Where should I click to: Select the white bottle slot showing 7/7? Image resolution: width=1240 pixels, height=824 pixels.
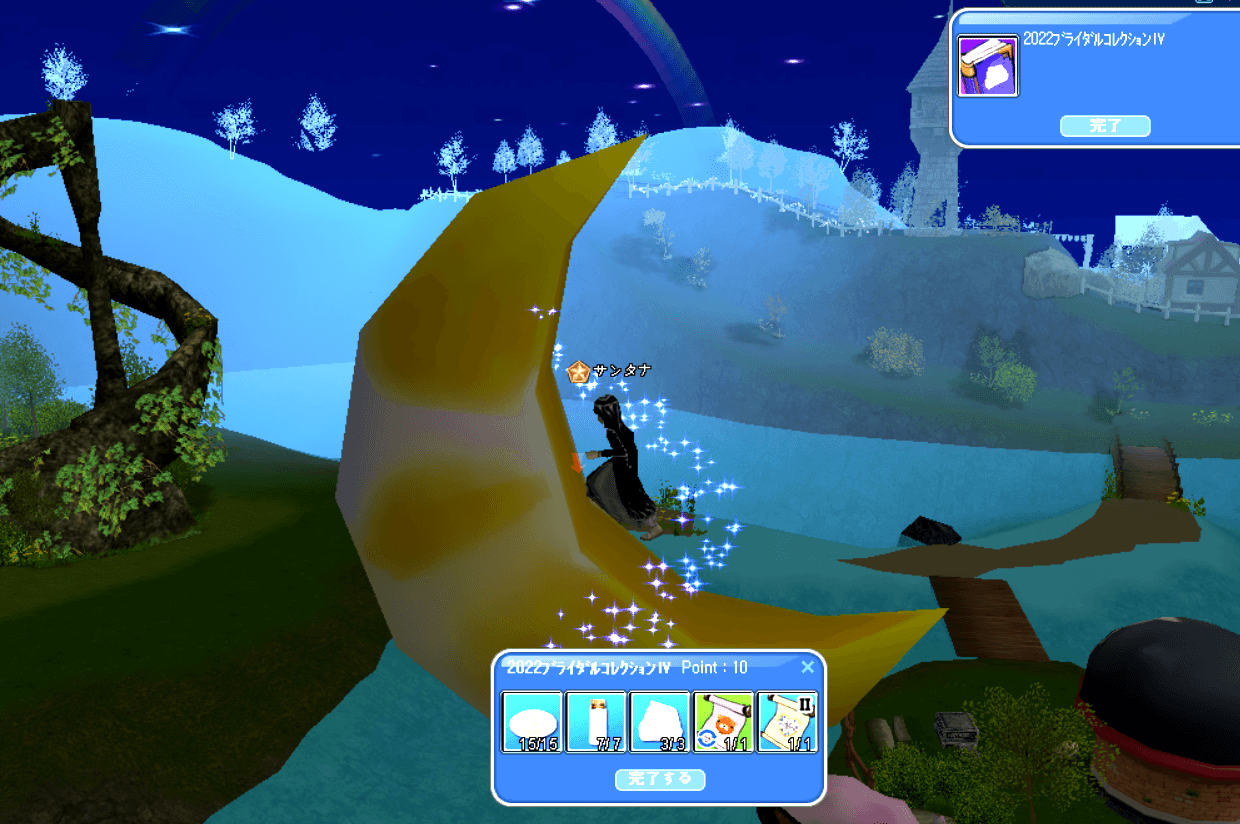click(597, 721)
